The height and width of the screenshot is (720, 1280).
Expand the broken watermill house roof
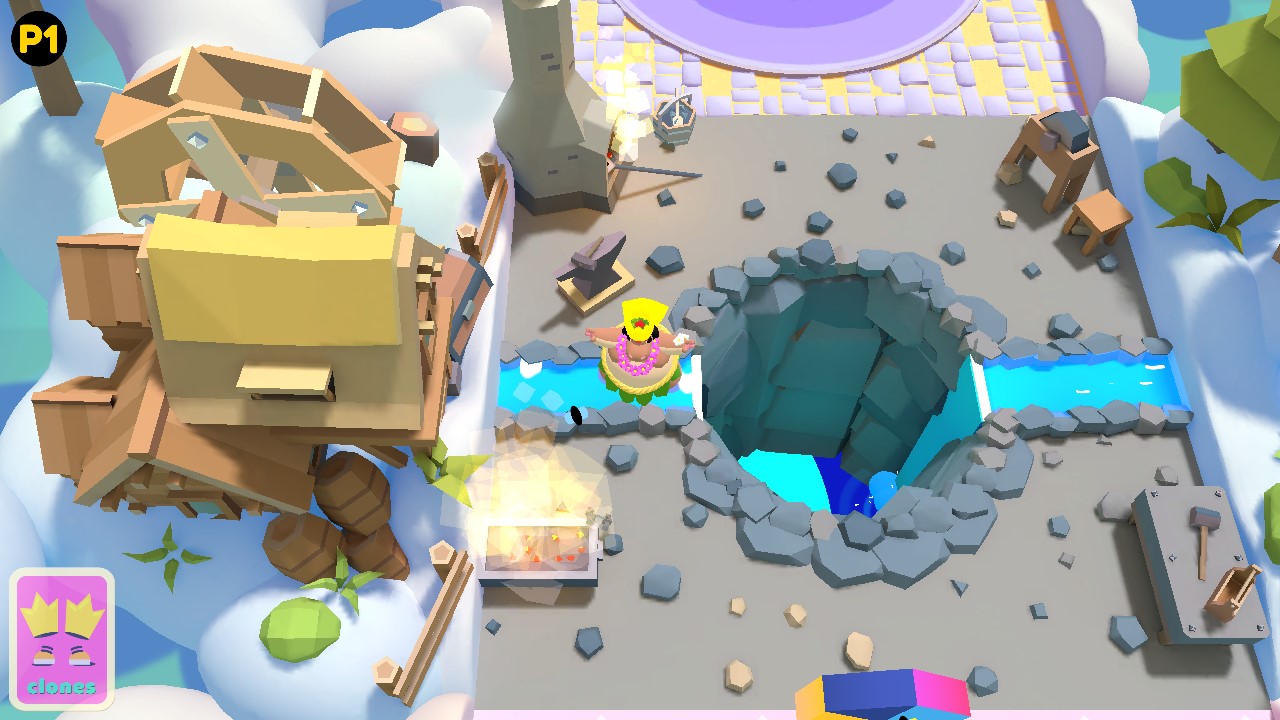tap(240, 130)
